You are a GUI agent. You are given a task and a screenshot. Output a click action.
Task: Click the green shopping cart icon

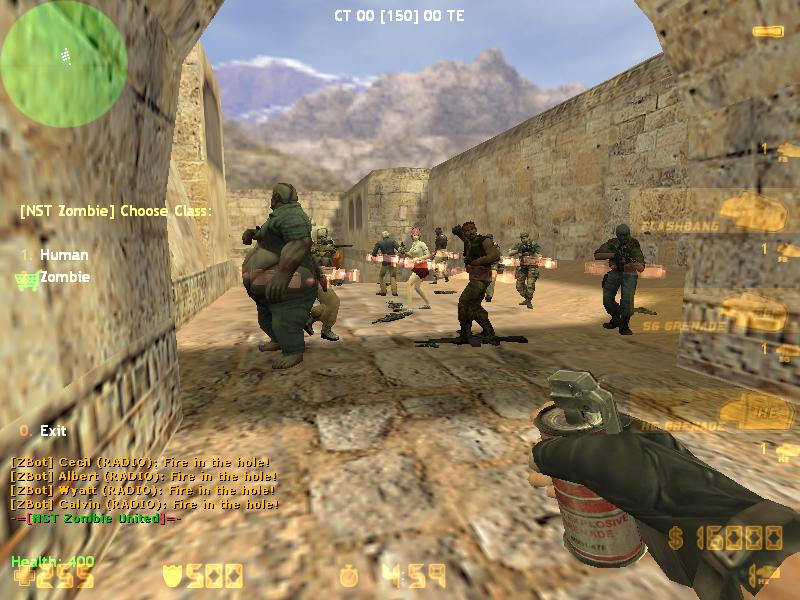pos(26,278)
